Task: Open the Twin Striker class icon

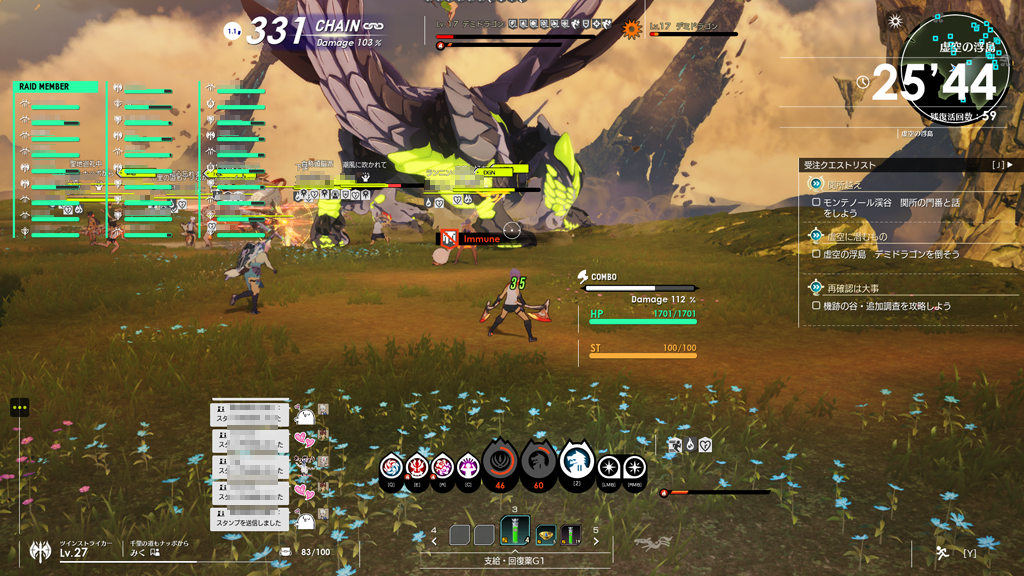Action: click(x=40, y=551)
